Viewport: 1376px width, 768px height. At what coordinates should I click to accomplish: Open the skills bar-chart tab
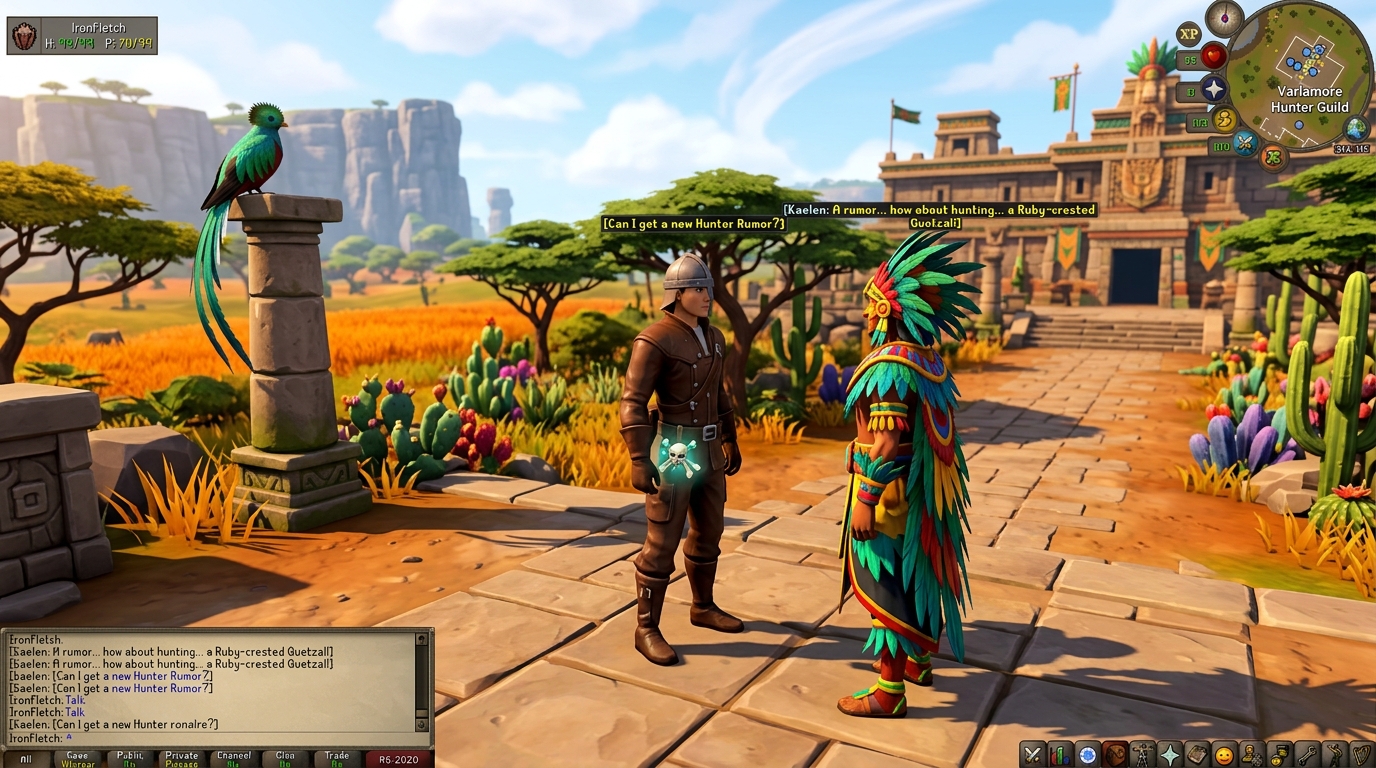pyautogui.click(x=1060, y=754)
